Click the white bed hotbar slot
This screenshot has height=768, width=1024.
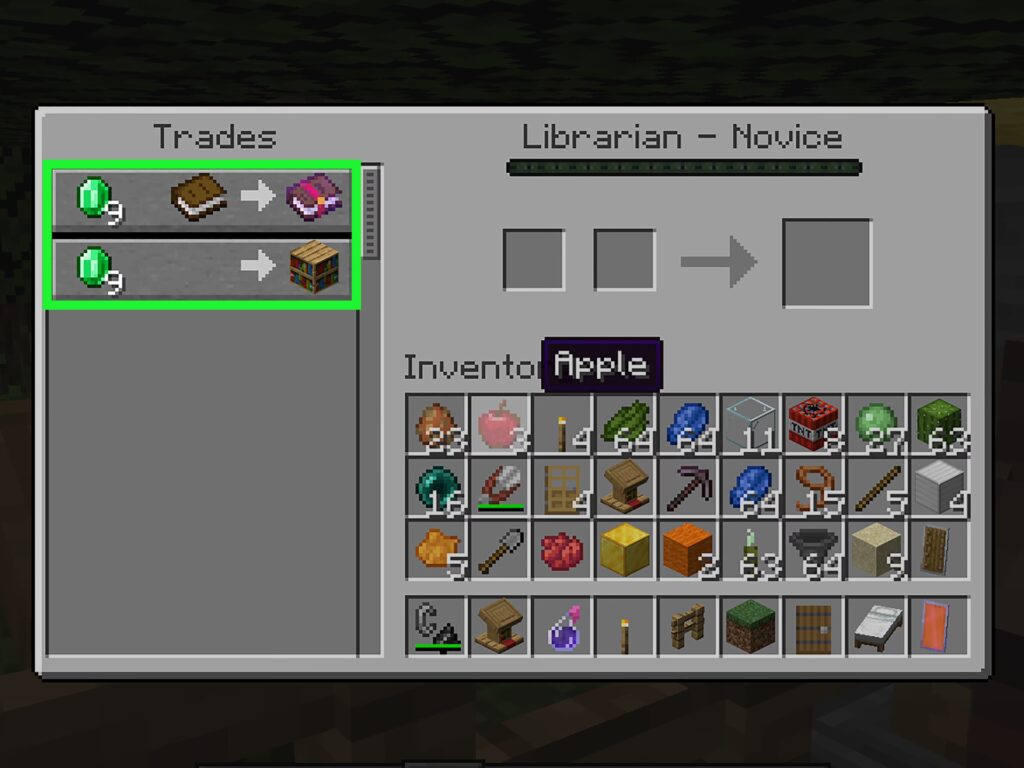tap(876, 627)
